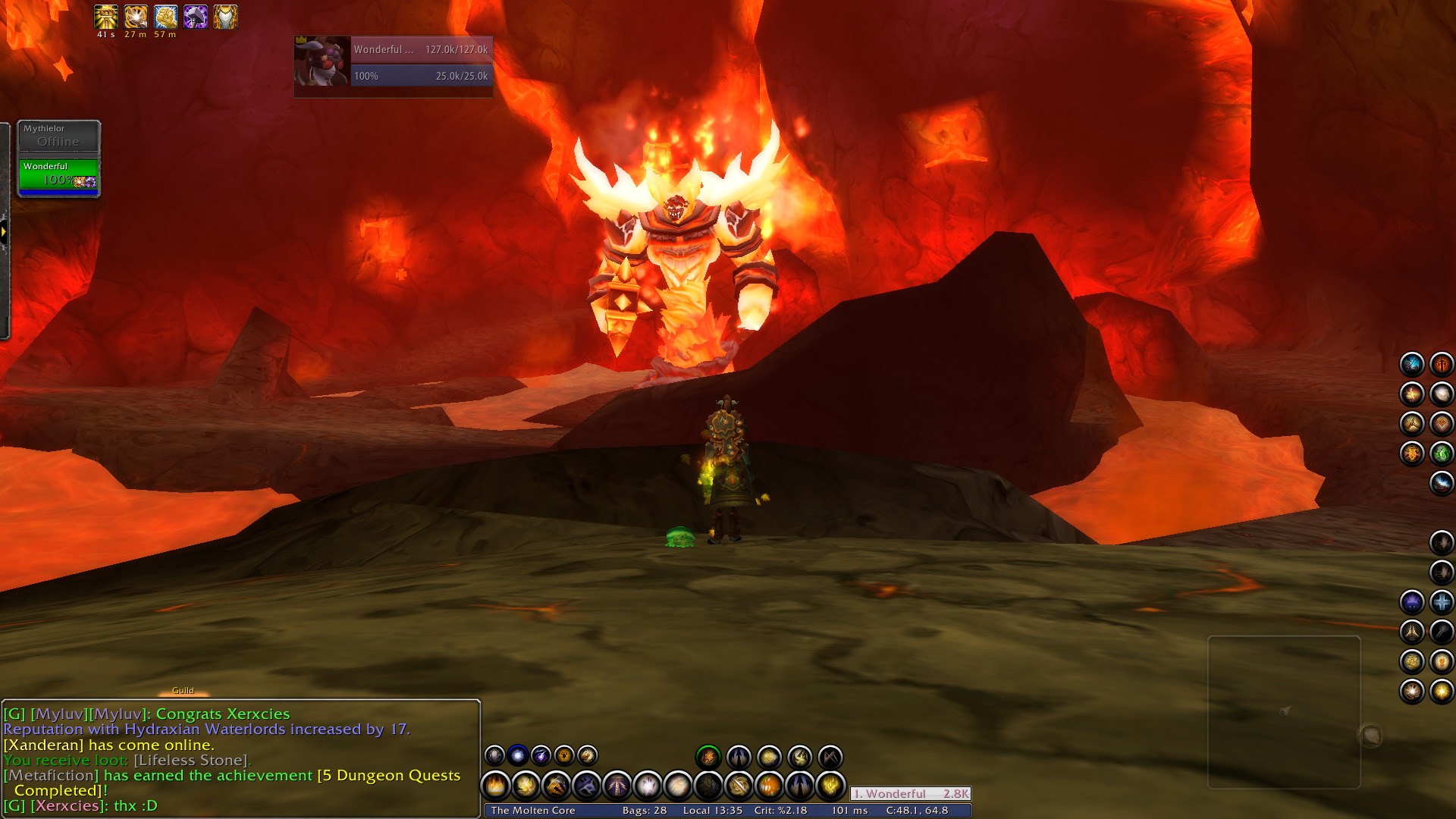This screenshot has width=1456, height=819.
Task: Click the golden fist buff icon
Action: click(x=165, y=17)
